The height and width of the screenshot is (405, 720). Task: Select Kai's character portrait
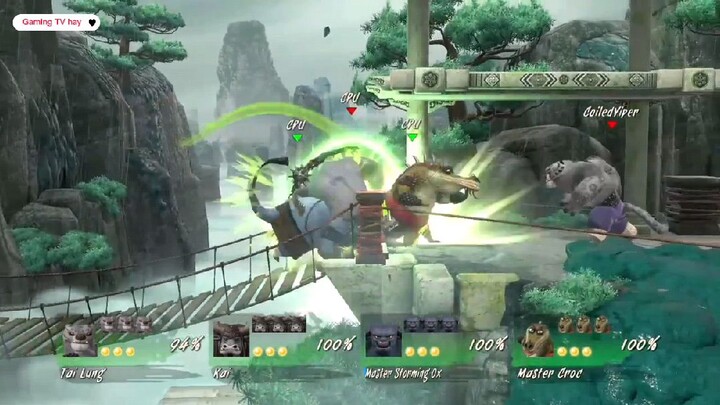click(230, 340)
